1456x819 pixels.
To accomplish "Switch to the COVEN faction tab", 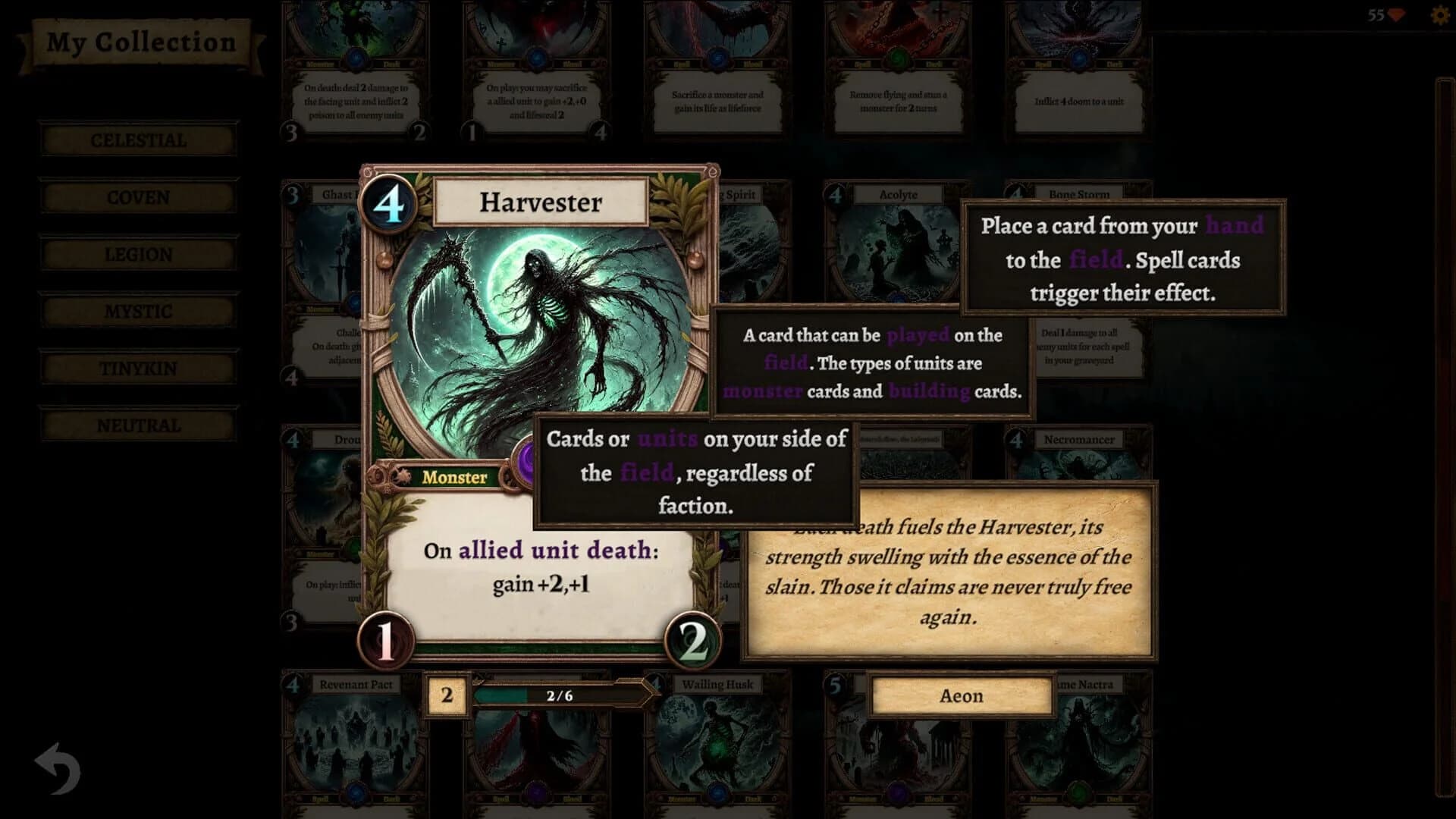I will [x=137, y=196].
